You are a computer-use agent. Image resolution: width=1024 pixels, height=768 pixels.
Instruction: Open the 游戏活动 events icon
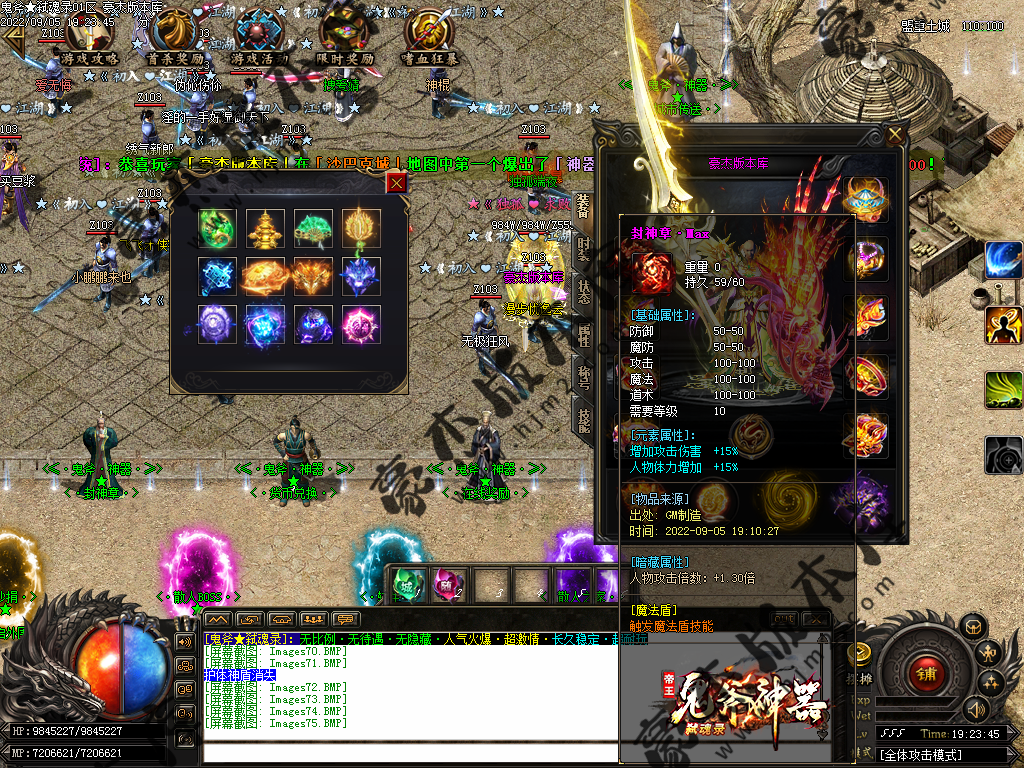pyautogui.click(x=260, y=36)
